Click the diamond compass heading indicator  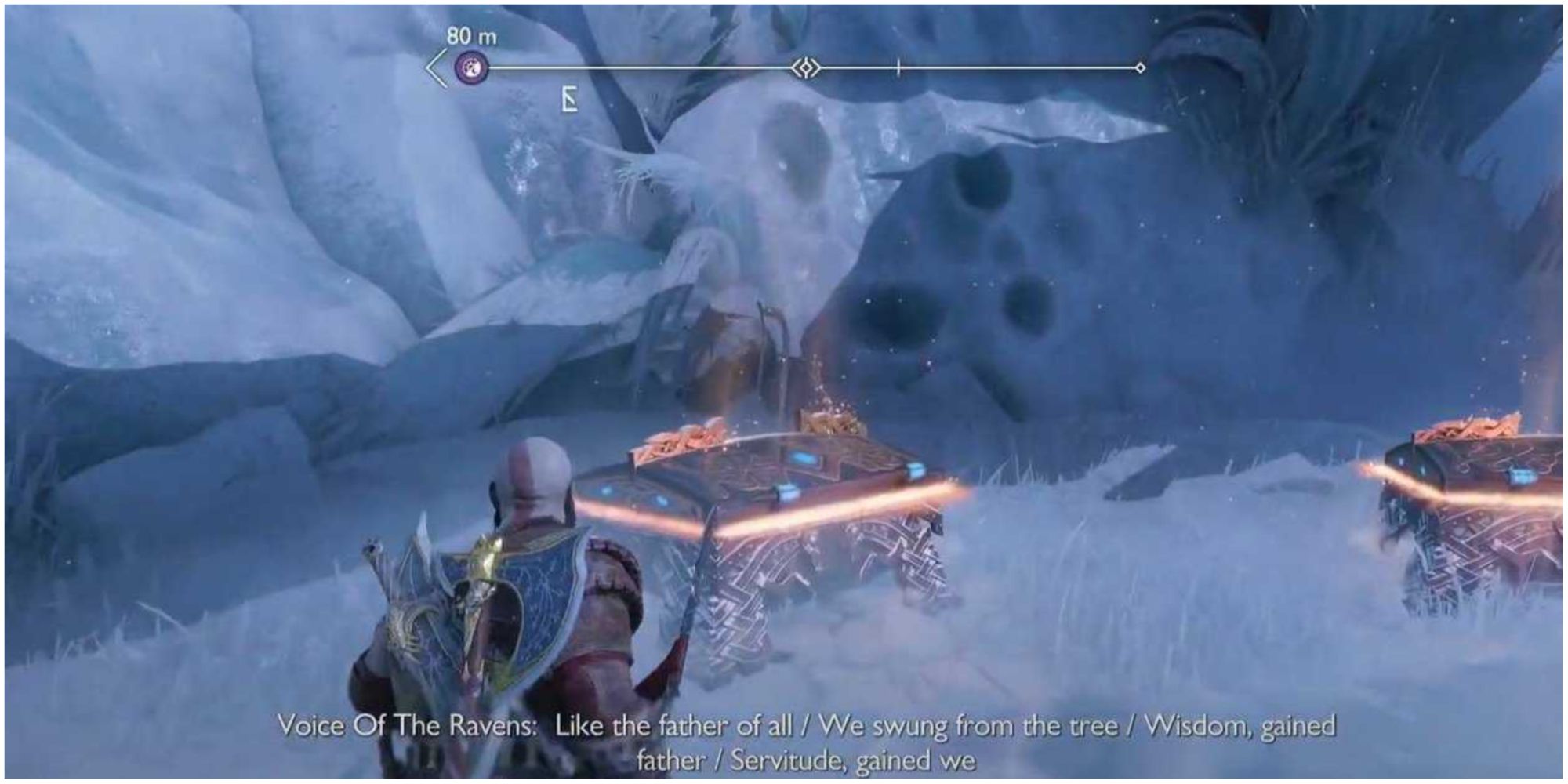pos(806,67)
